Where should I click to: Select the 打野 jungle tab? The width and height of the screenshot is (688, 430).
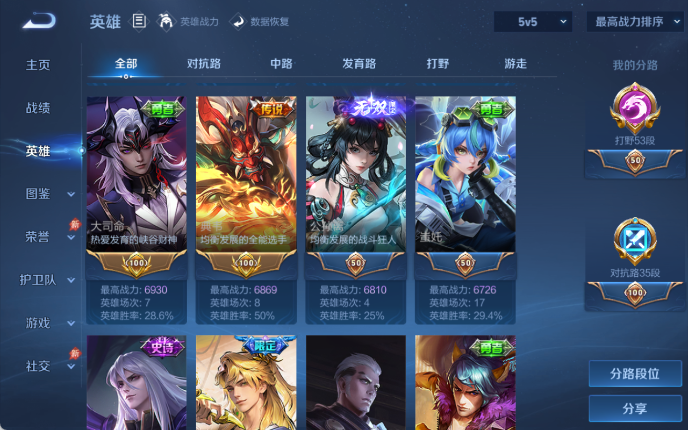point(438,64)
